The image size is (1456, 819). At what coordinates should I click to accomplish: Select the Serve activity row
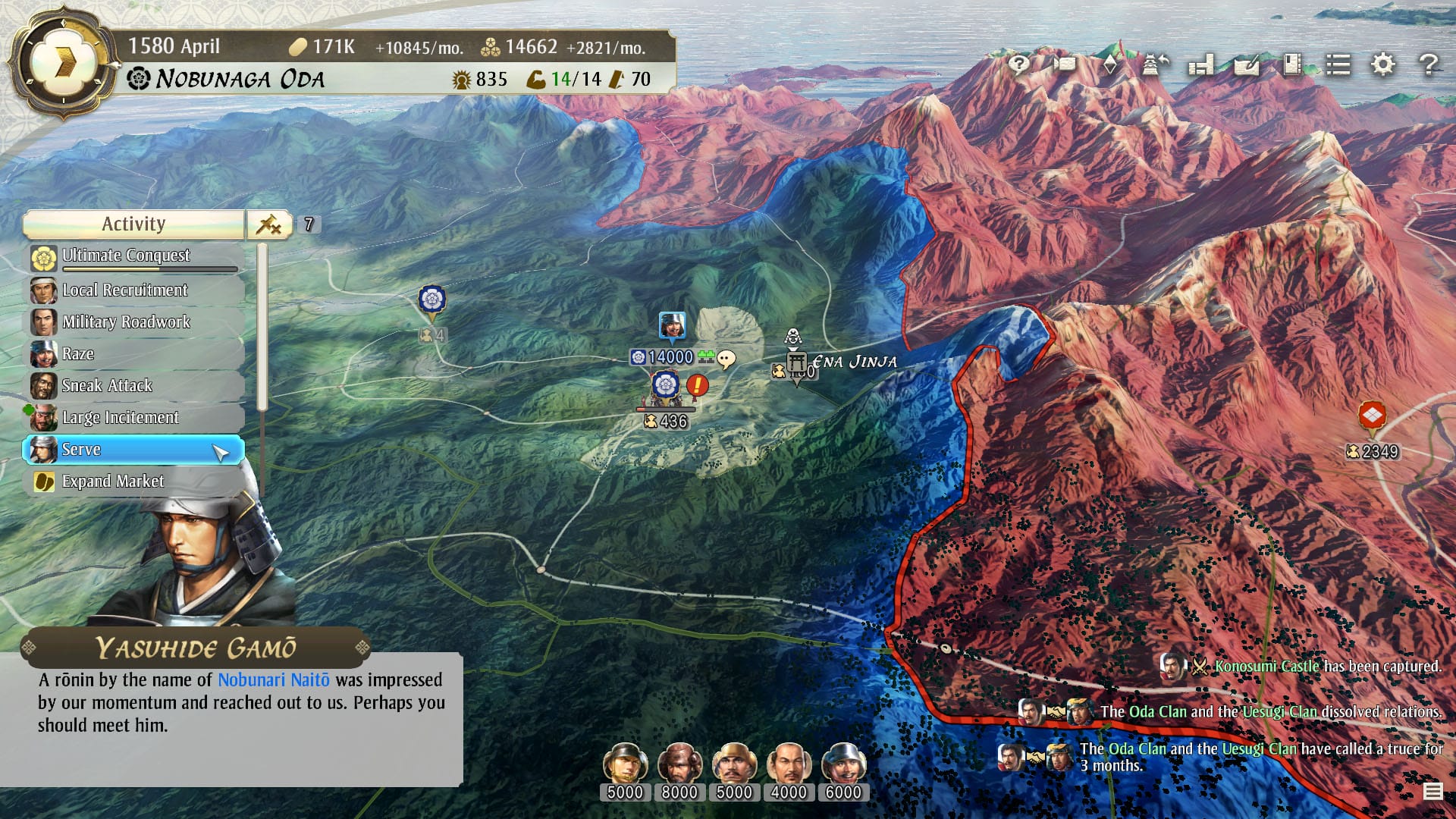(x=133, y=449)
